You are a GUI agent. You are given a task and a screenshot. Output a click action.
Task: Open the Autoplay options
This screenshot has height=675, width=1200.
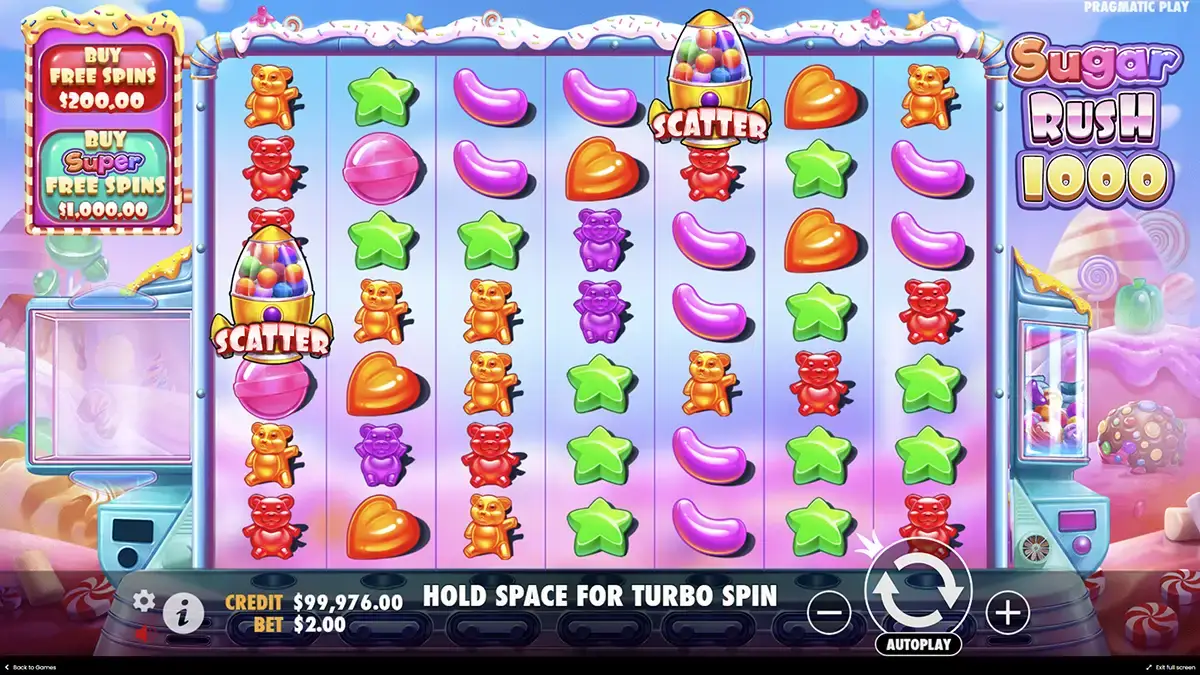(x=918, y=645)
